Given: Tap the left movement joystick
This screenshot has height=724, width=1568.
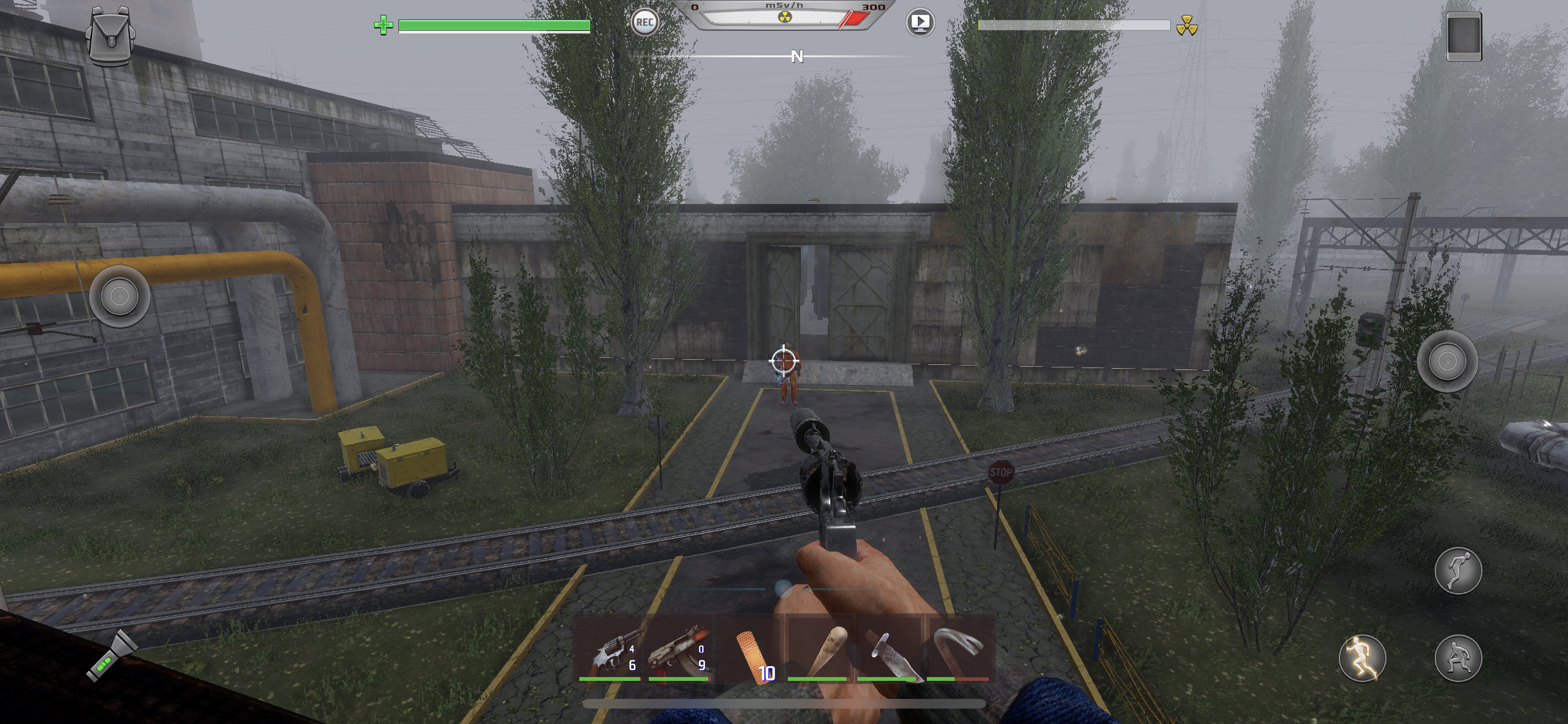Looking at the screenshot, I should [120, 296].
